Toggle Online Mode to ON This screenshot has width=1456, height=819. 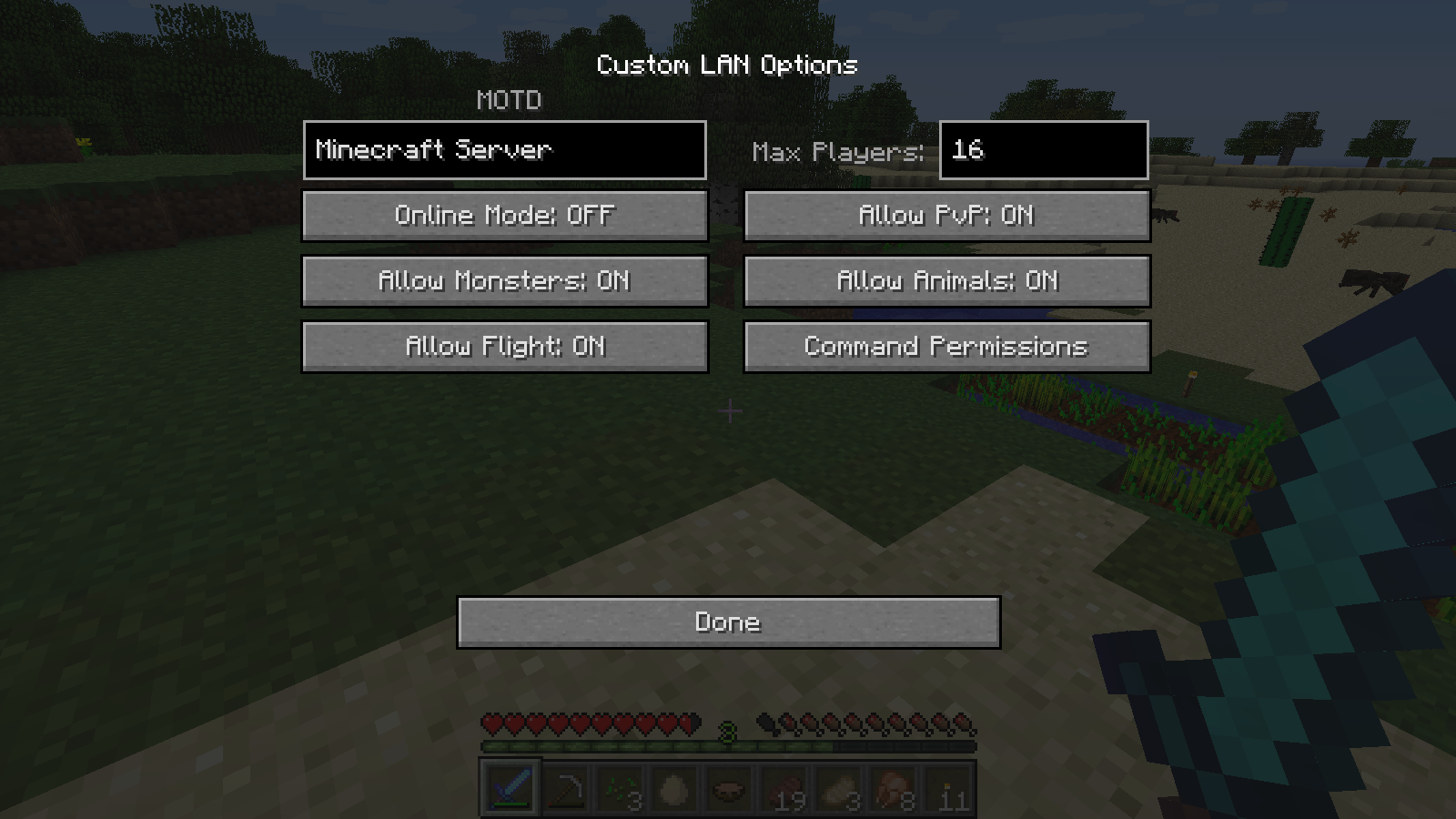click(504, 216)
